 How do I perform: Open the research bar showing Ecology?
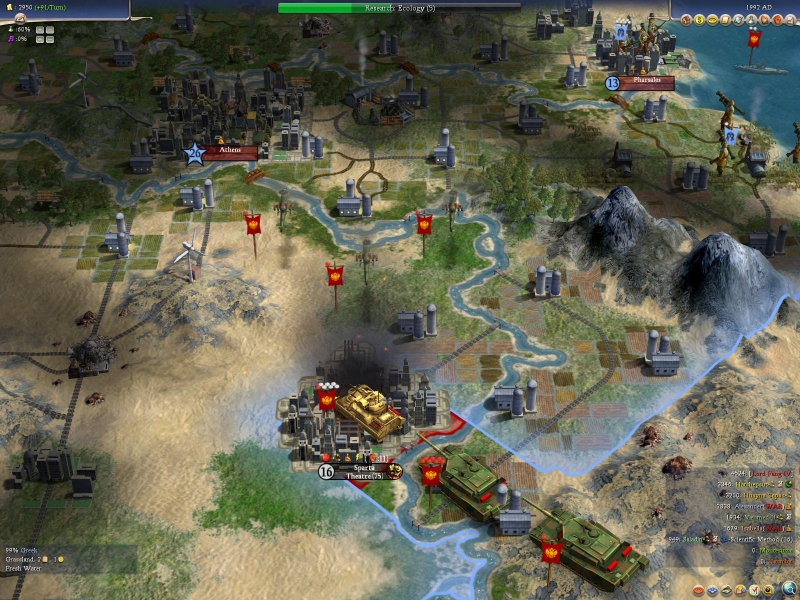[x=400, y=7]
